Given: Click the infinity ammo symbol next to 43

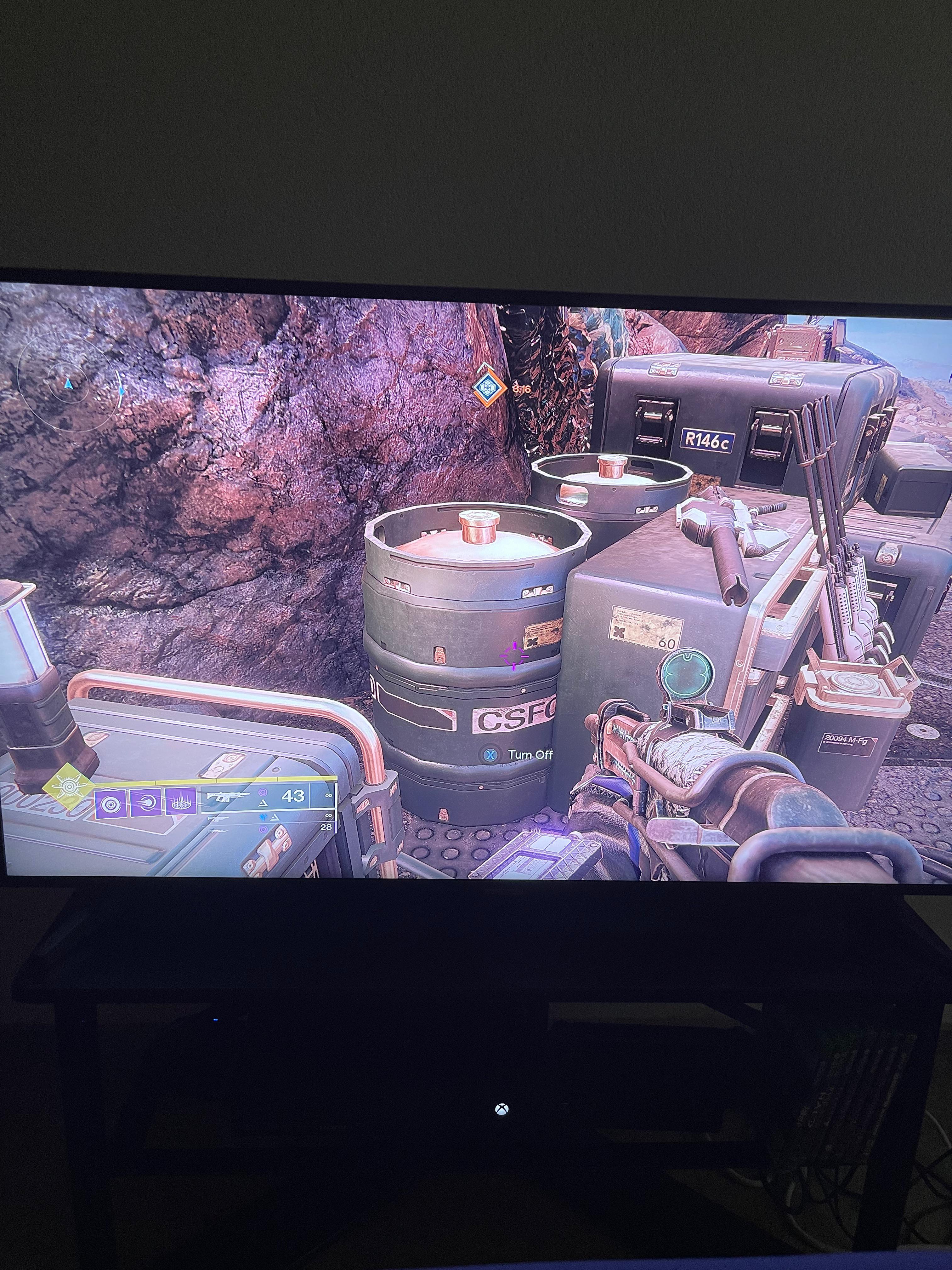Looking at the screenshot, I should click(329, 796).
